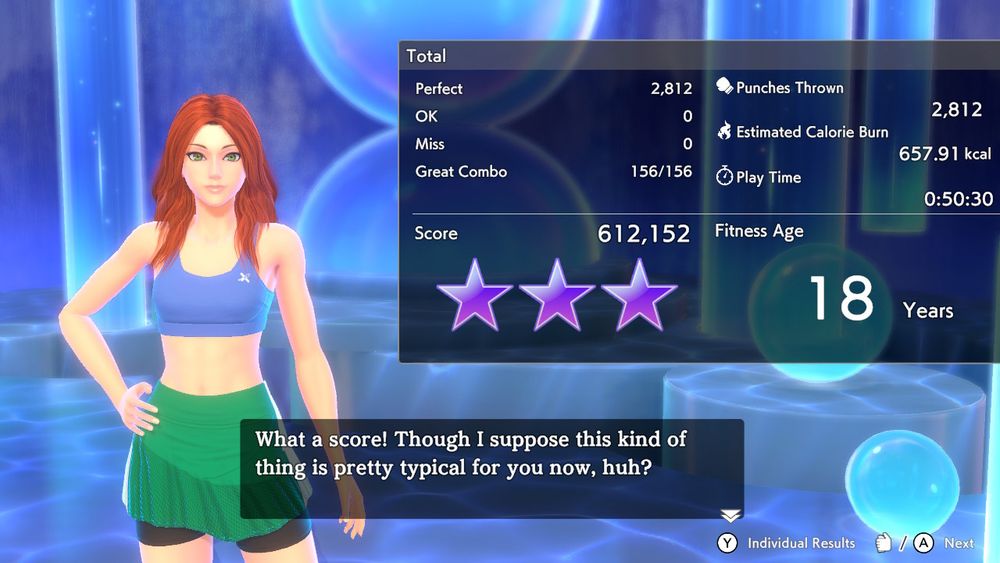1000x563 pixels.
Task: Advance dialogue with the down-arrow indicator
Action: (x=731, y=515)
